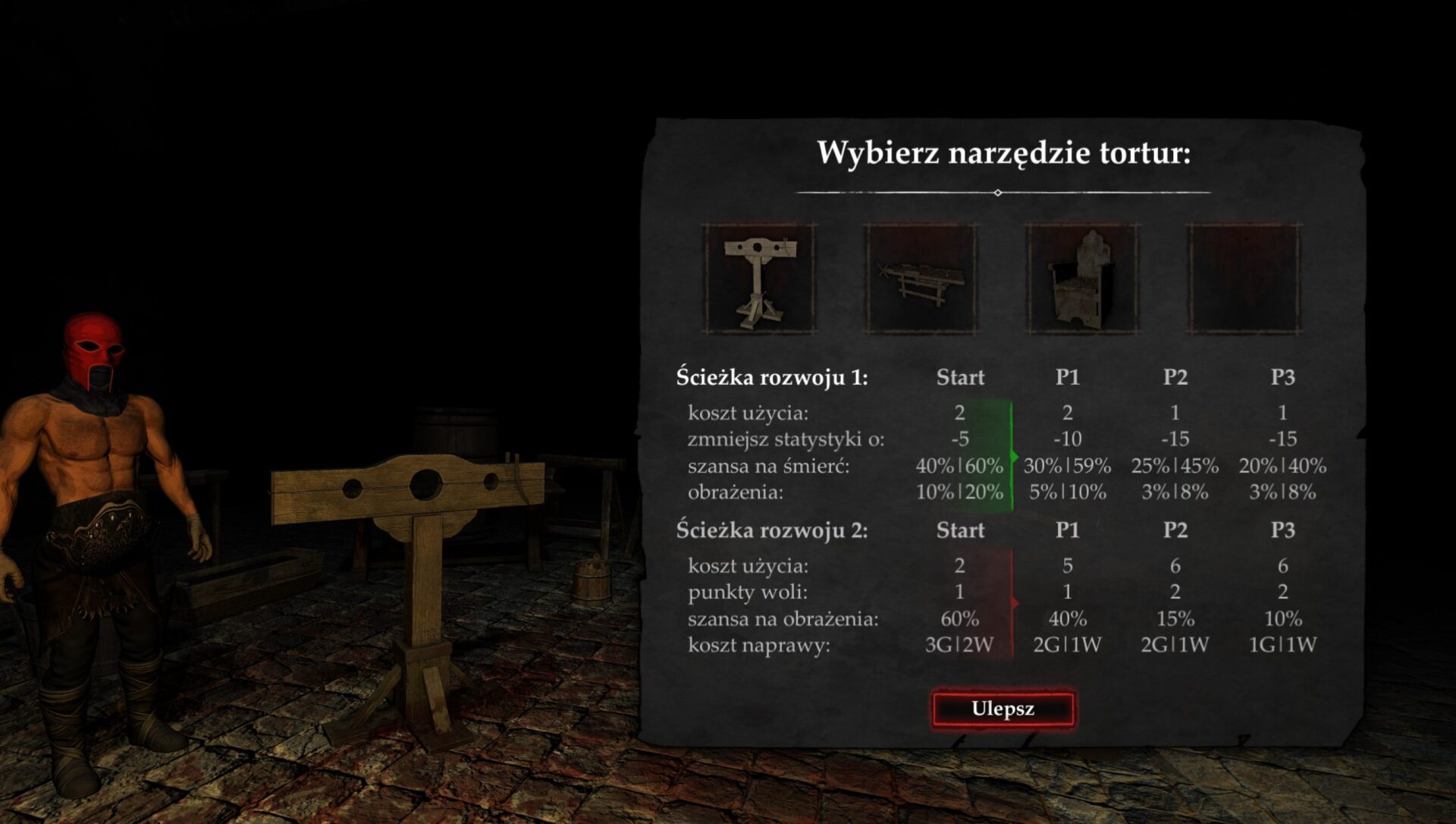
Task: Select the pillory torture tool
Action: coord(759,278)
